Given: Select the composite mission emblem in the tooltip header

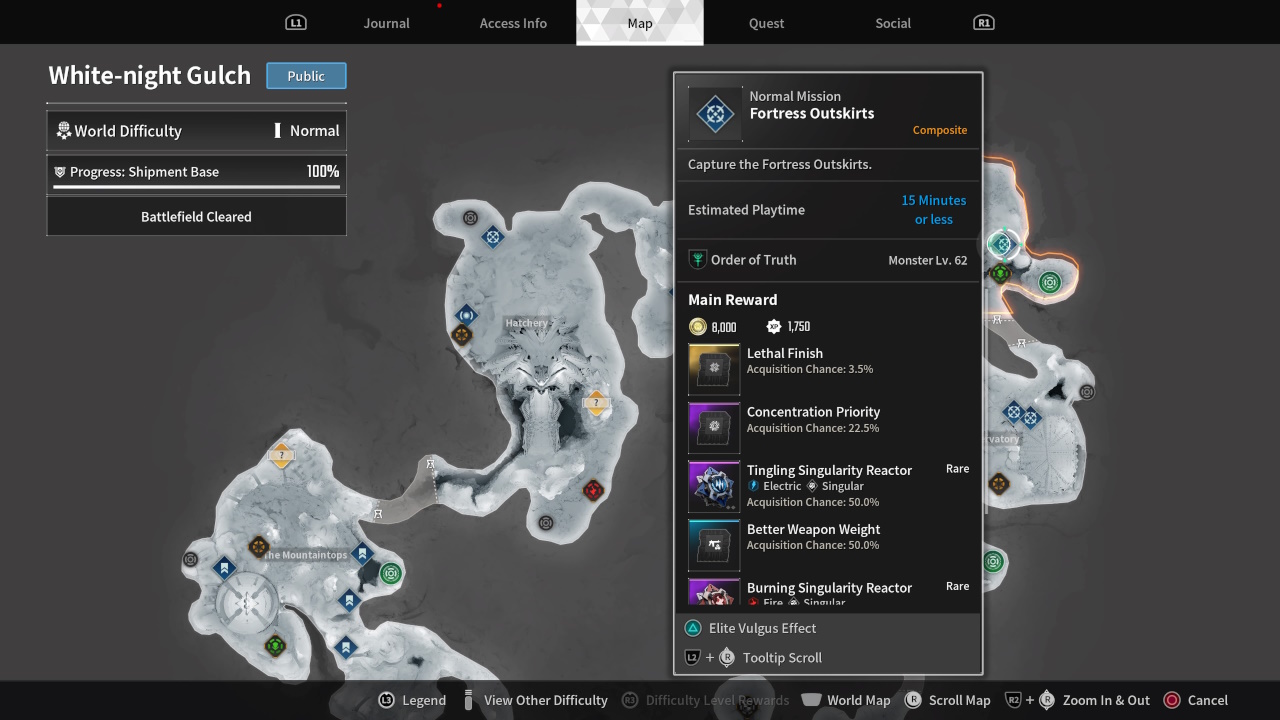Looking at the screenshot, I should click(x=714, y=114).
